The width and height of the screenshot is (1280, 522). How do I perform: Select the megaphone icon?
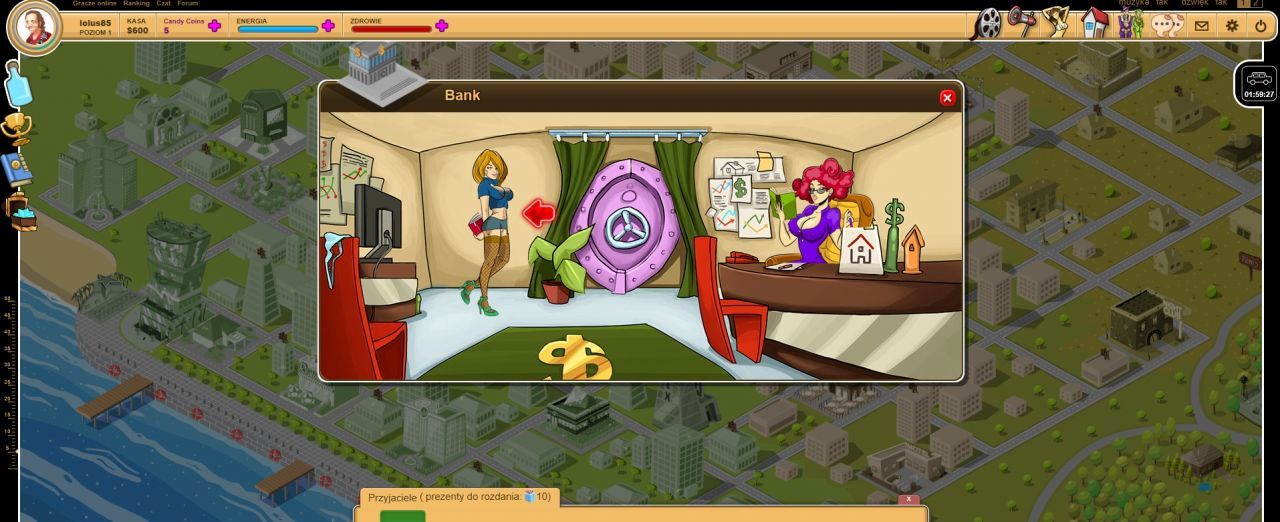(1021, 21)
